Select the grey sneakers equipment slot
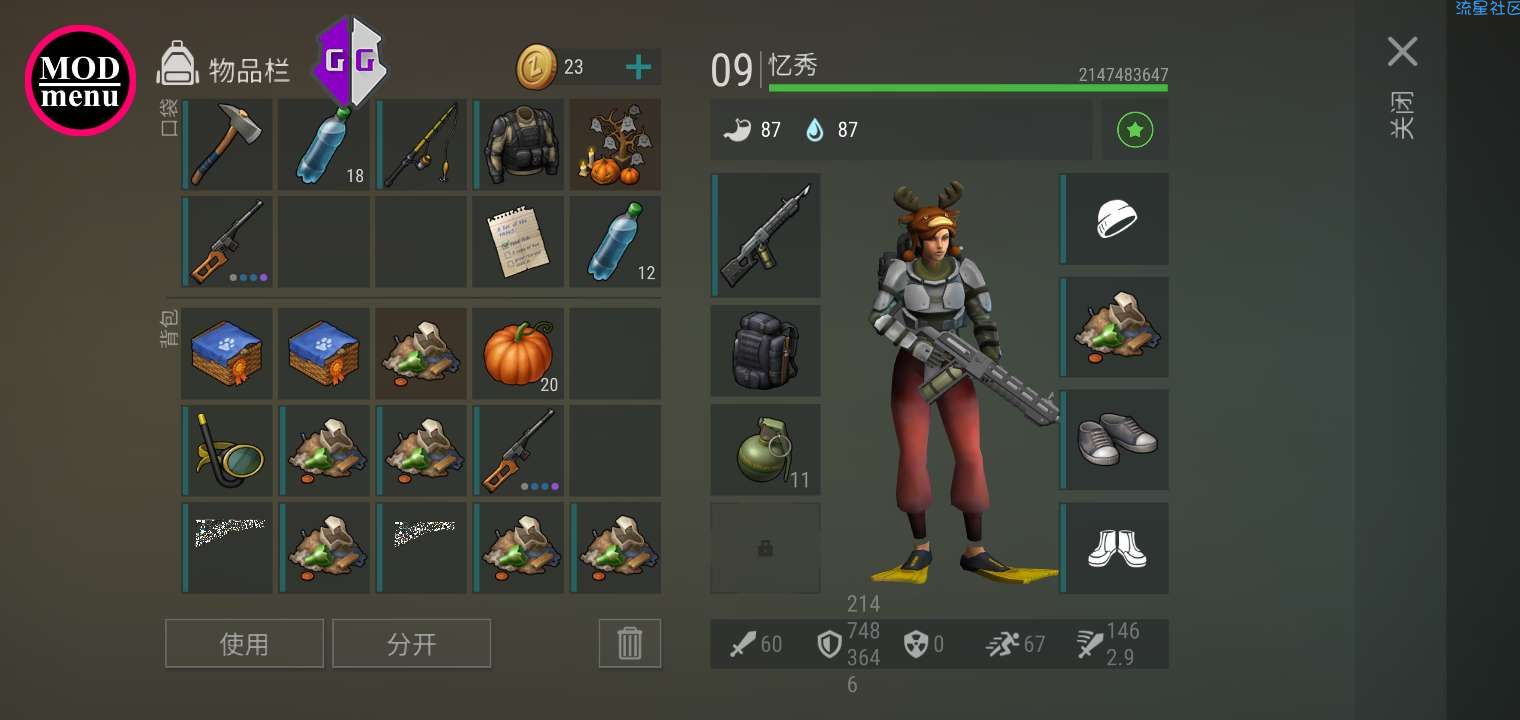This screenshot has height=720, width=1520. (x=1115, y=440)
